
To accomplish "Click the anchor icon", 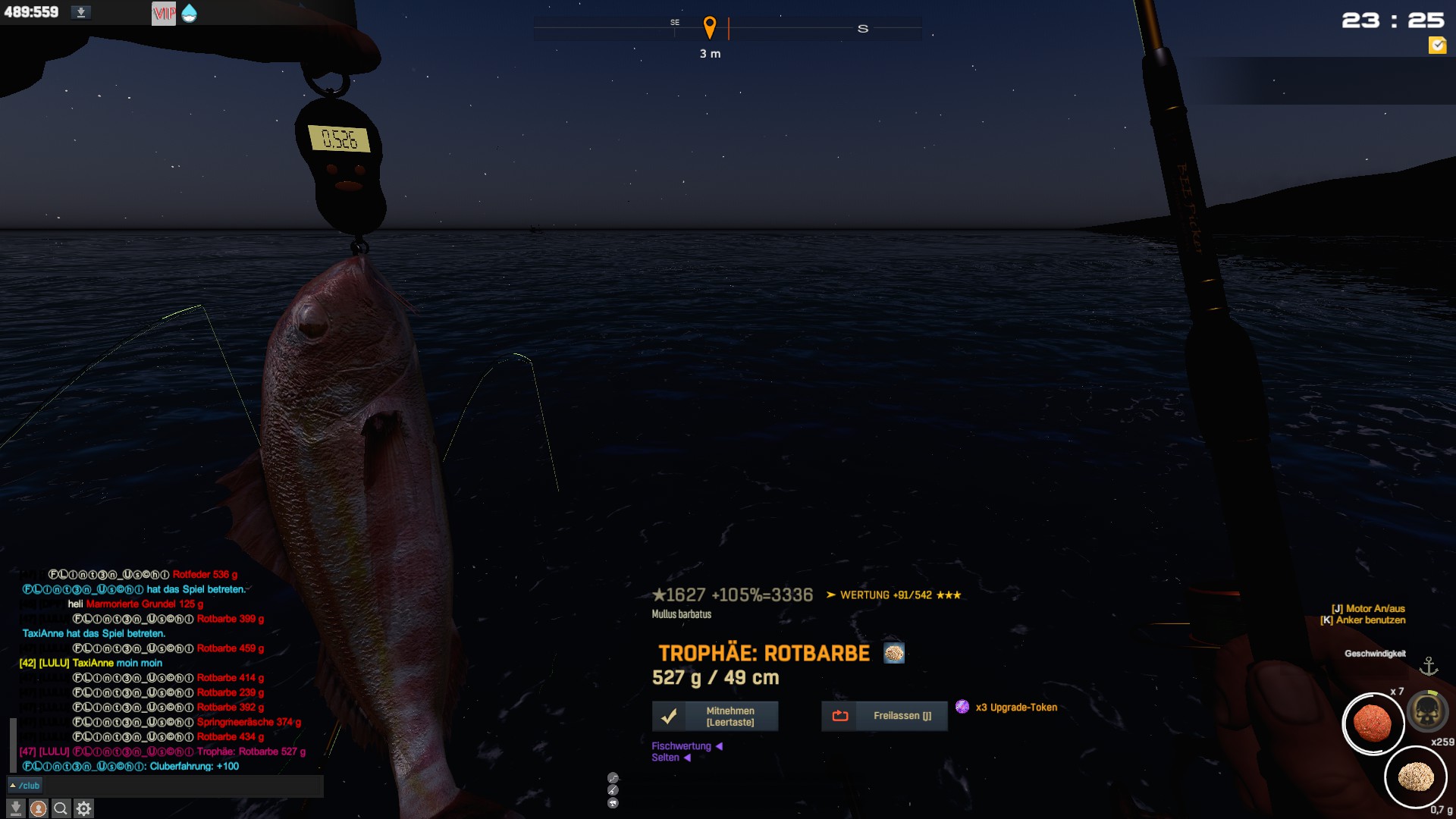I will click(x=1429, y=666).
